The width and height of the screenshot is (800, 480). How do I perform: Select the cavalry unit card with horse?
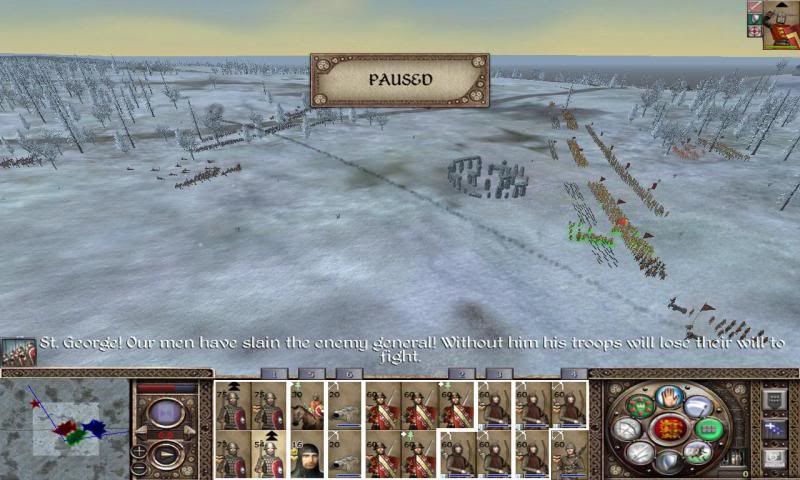click(307, 405)
